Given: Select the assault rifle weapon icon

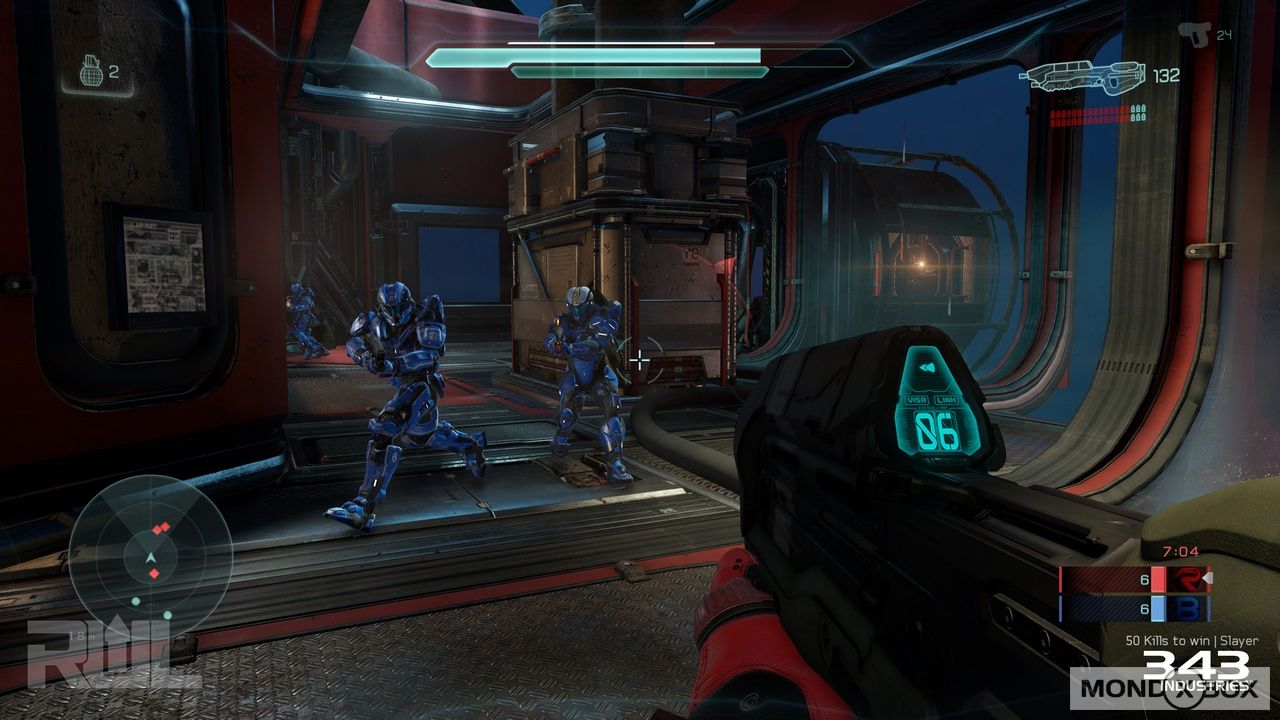Looking at the screenshot, I should pos(1083,77).
